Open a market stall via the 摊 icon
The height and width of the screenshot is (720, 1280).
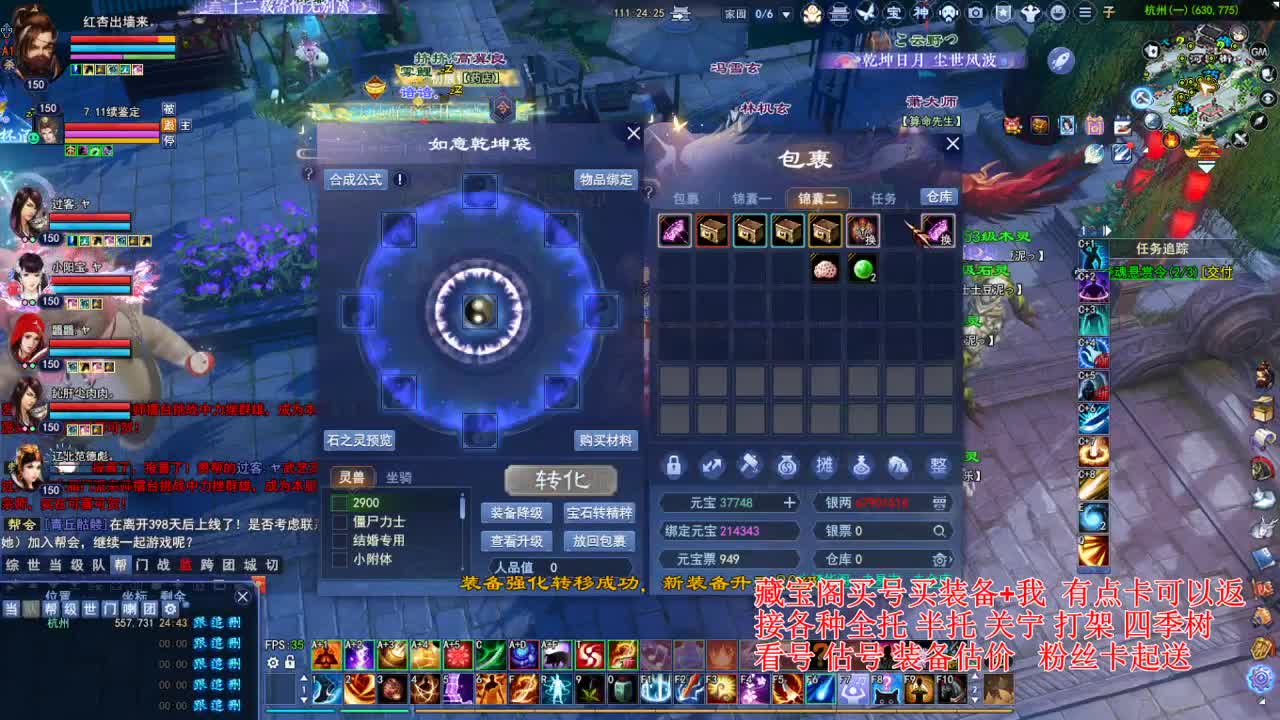pos(824,465)
